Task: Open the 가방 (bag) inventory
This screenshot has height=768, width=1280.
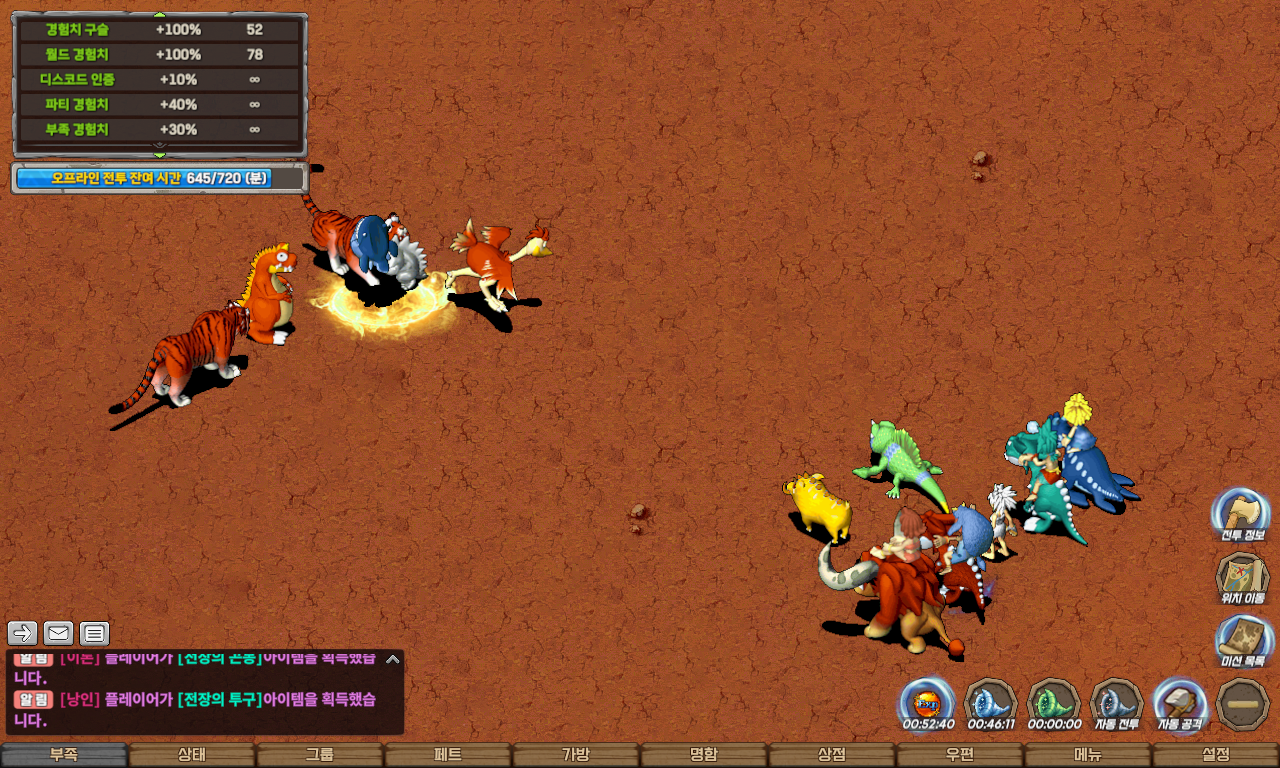Action: tap(576, 755)
